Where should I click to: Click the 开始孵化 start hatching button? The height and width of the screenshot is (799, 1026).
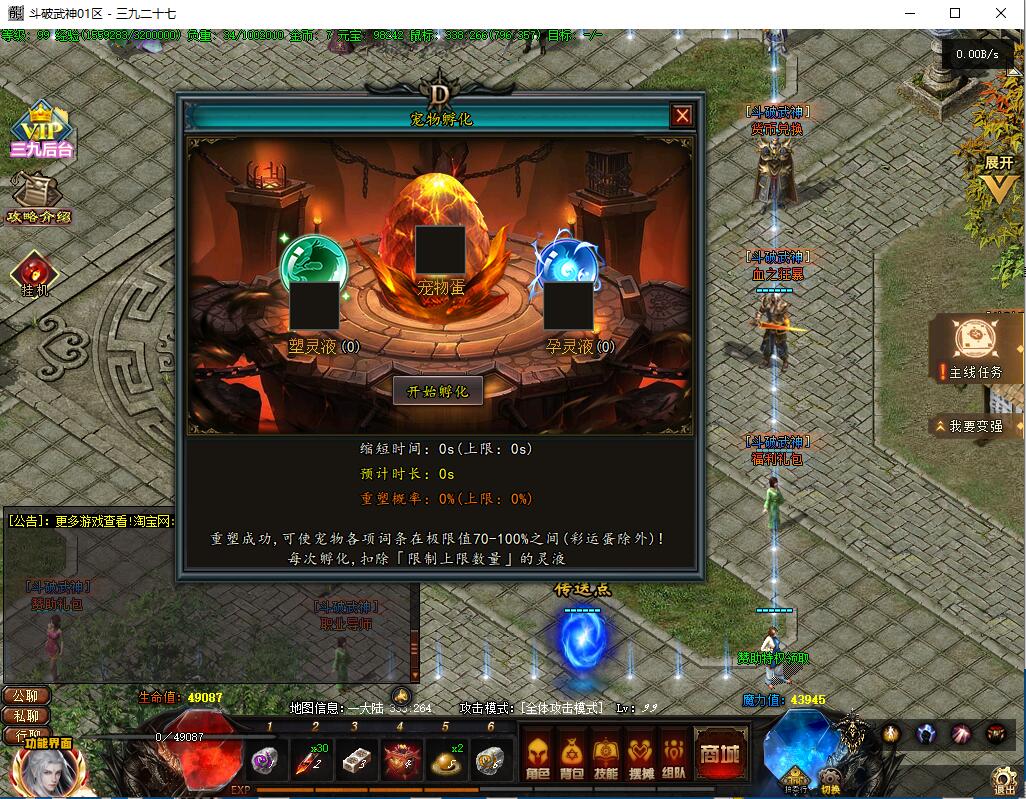coord(438,391)
